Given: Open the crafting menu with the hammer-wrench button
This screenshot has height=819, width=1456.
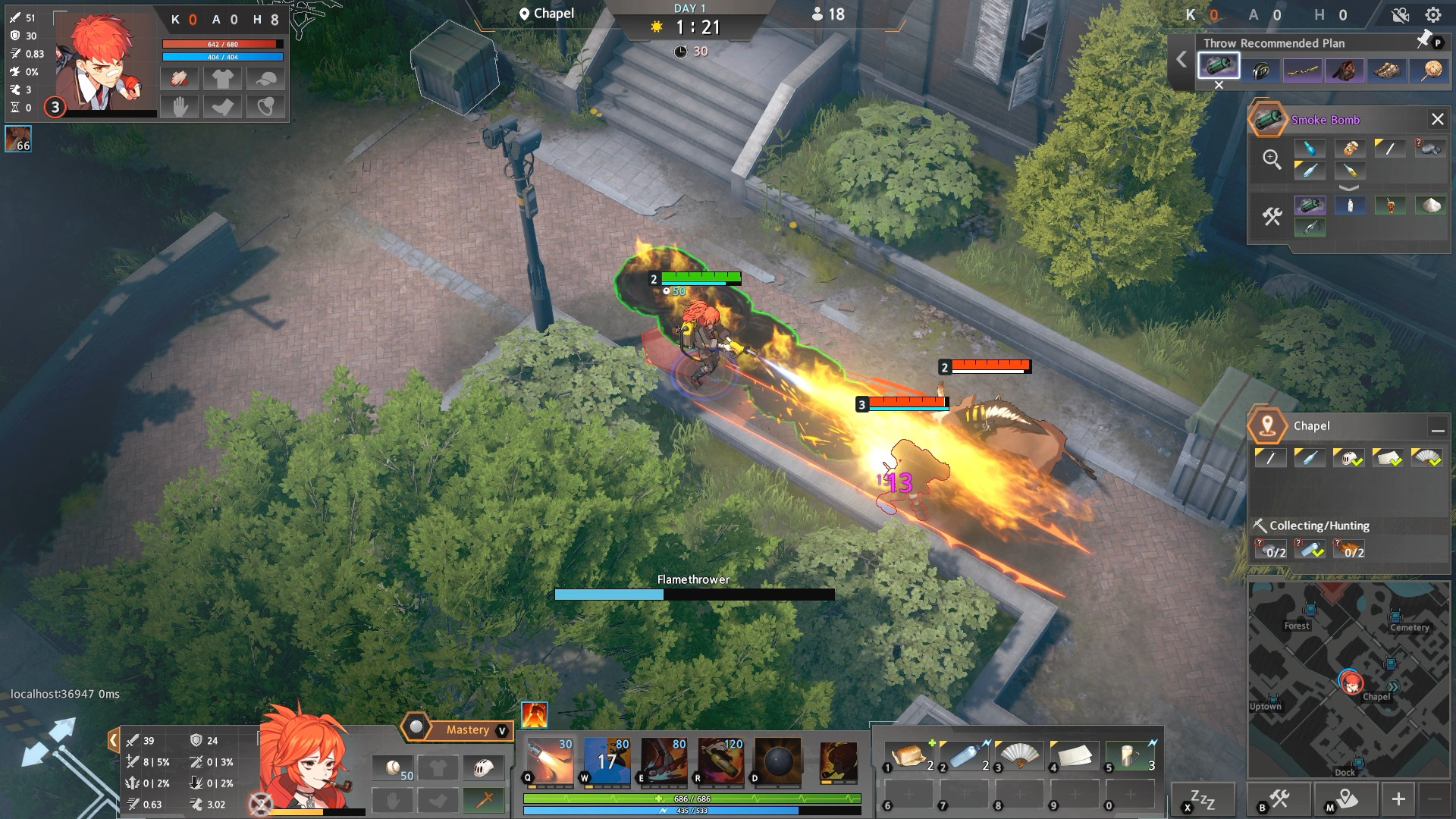Looking at the screenshot, I should 1279,799.
